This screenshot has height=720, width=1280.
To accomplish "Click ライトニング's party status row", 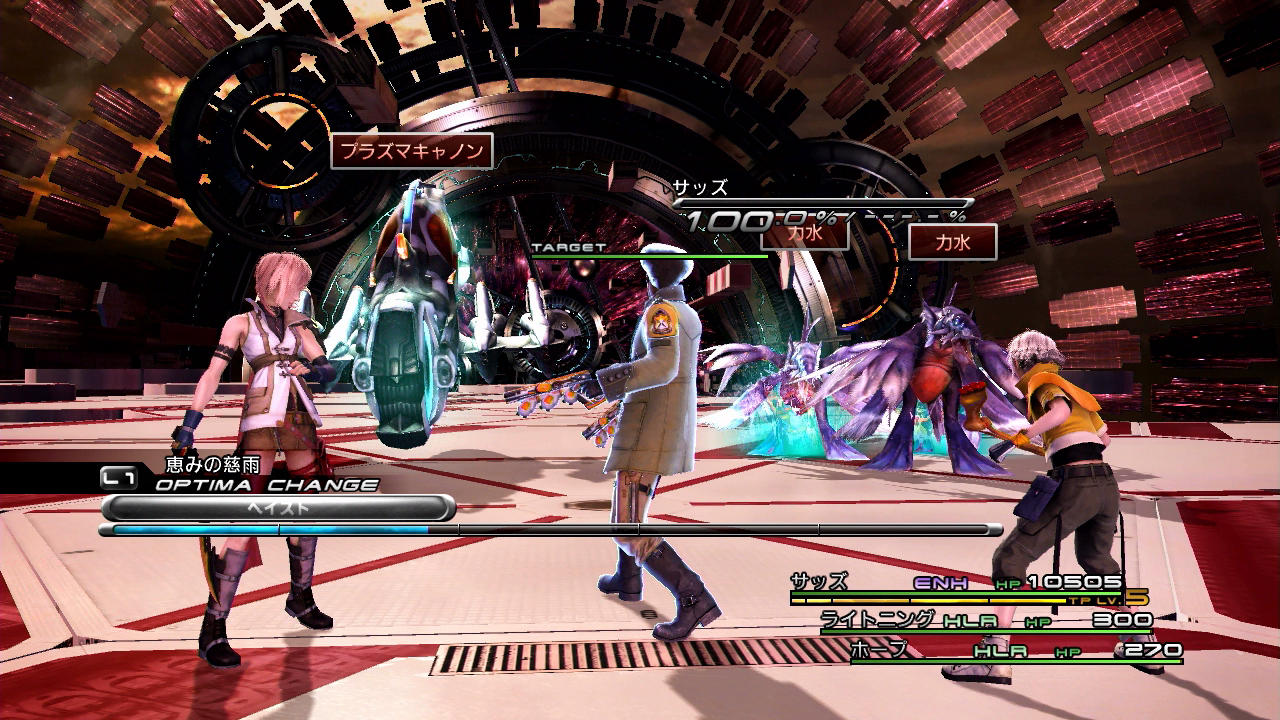I will point(985,621).
